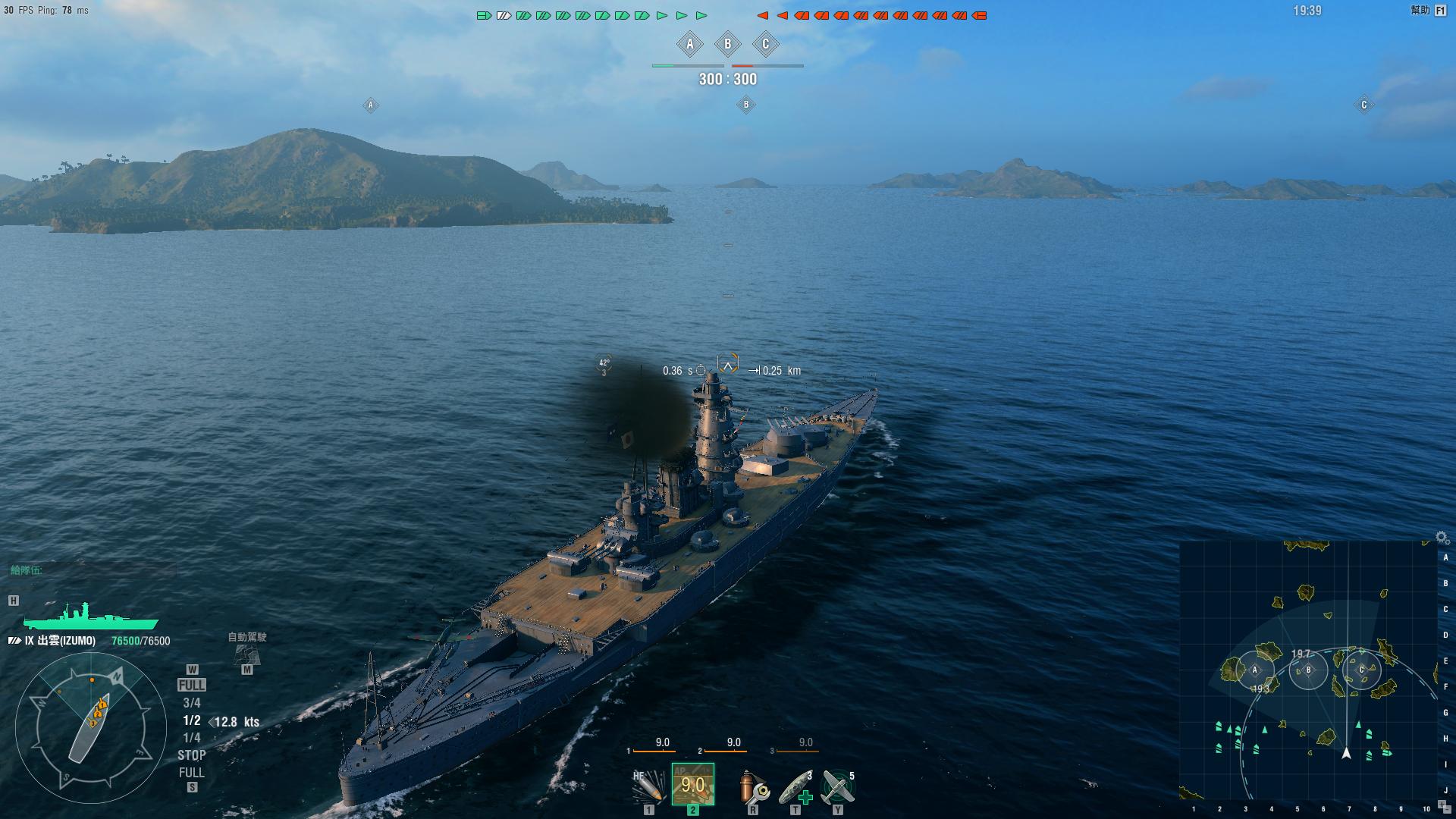Click the team chat input field
Image resolution: width=1456 pixels, height=819 pixels.
click(91, 570)
